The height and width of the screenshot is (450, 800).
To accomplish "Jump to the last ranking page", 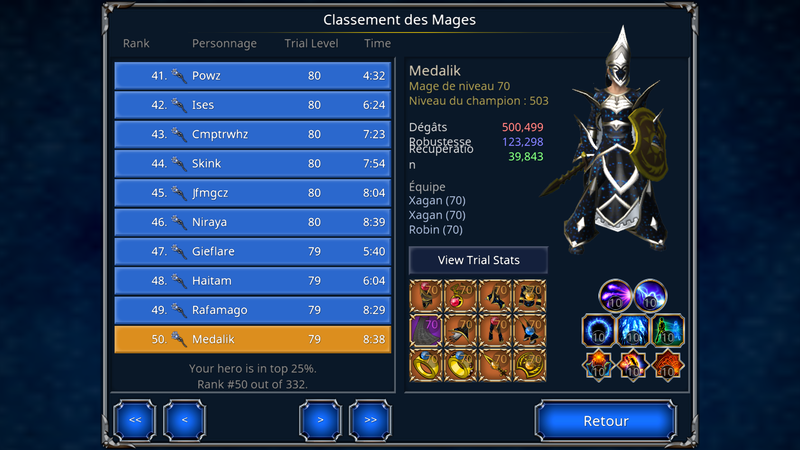I will pyautogui.click(x=369, y=420).
